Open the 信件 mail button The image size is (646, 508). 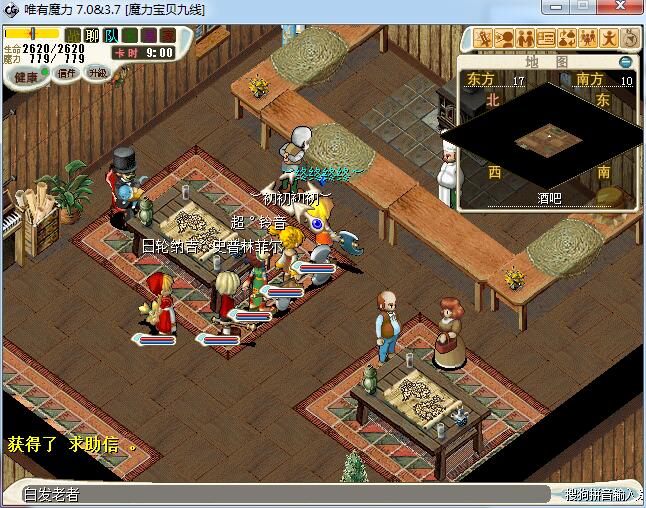pos(67,73)
